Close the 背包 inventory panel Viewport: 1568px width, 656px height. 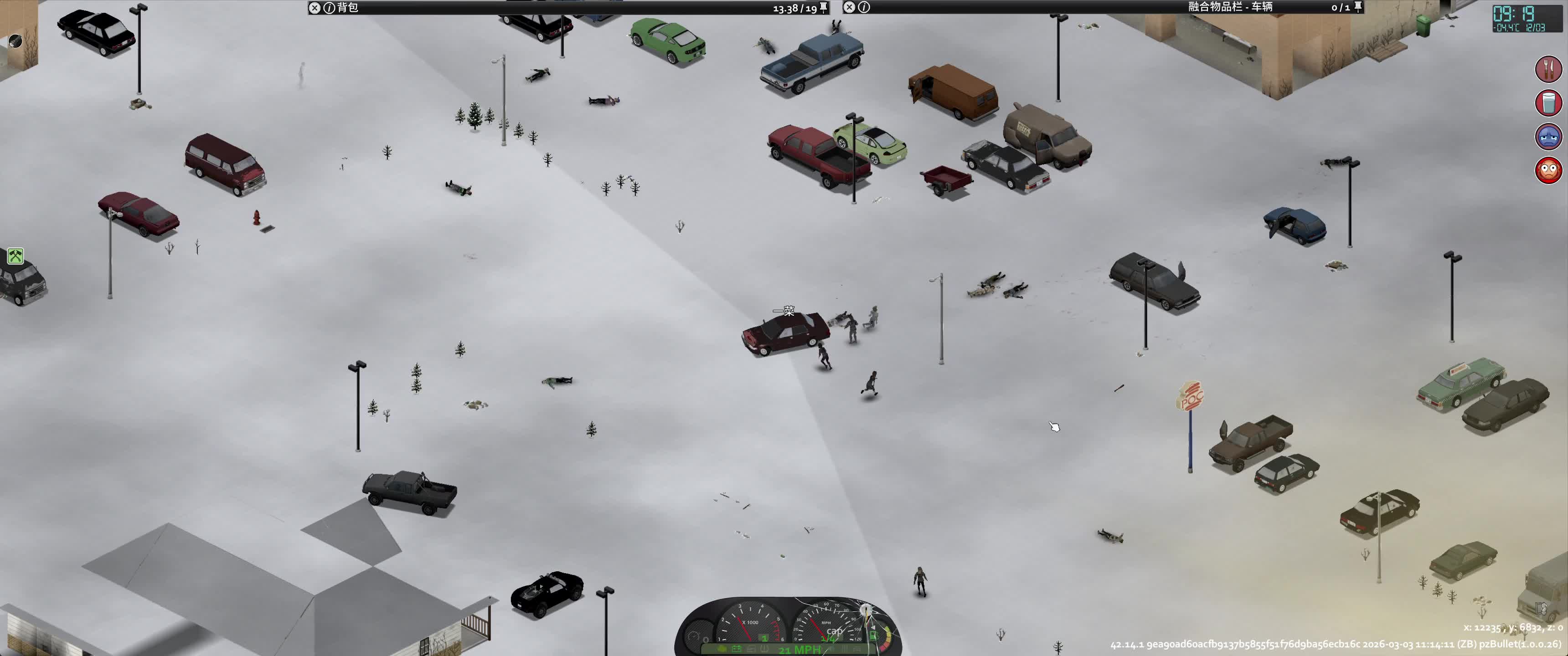tap(314, 8)
